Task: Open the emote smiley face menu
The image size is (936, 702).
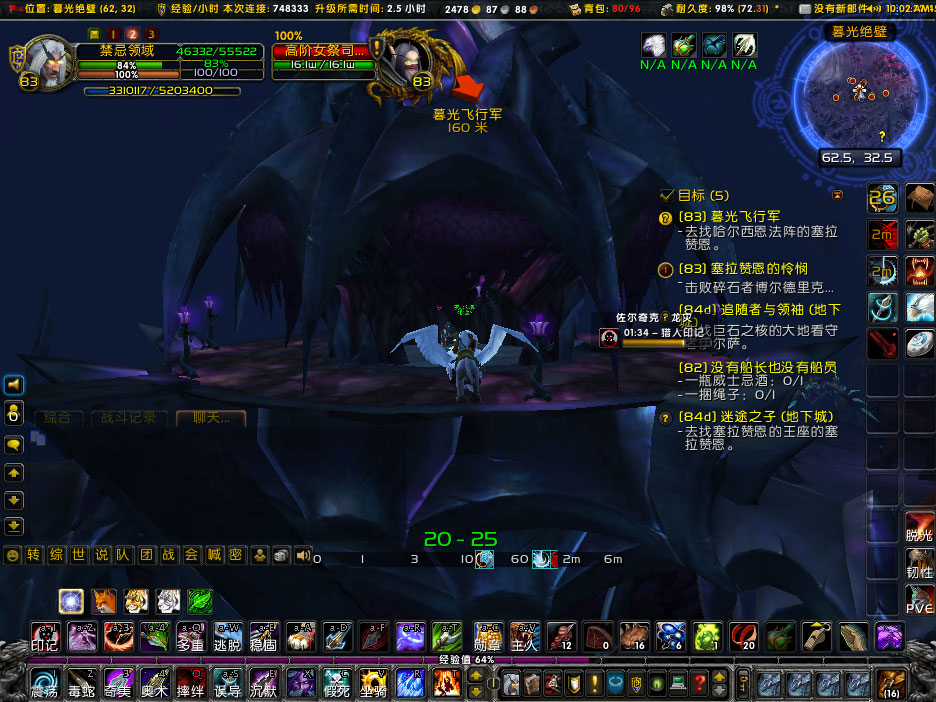Action: (x=13, y=555)
